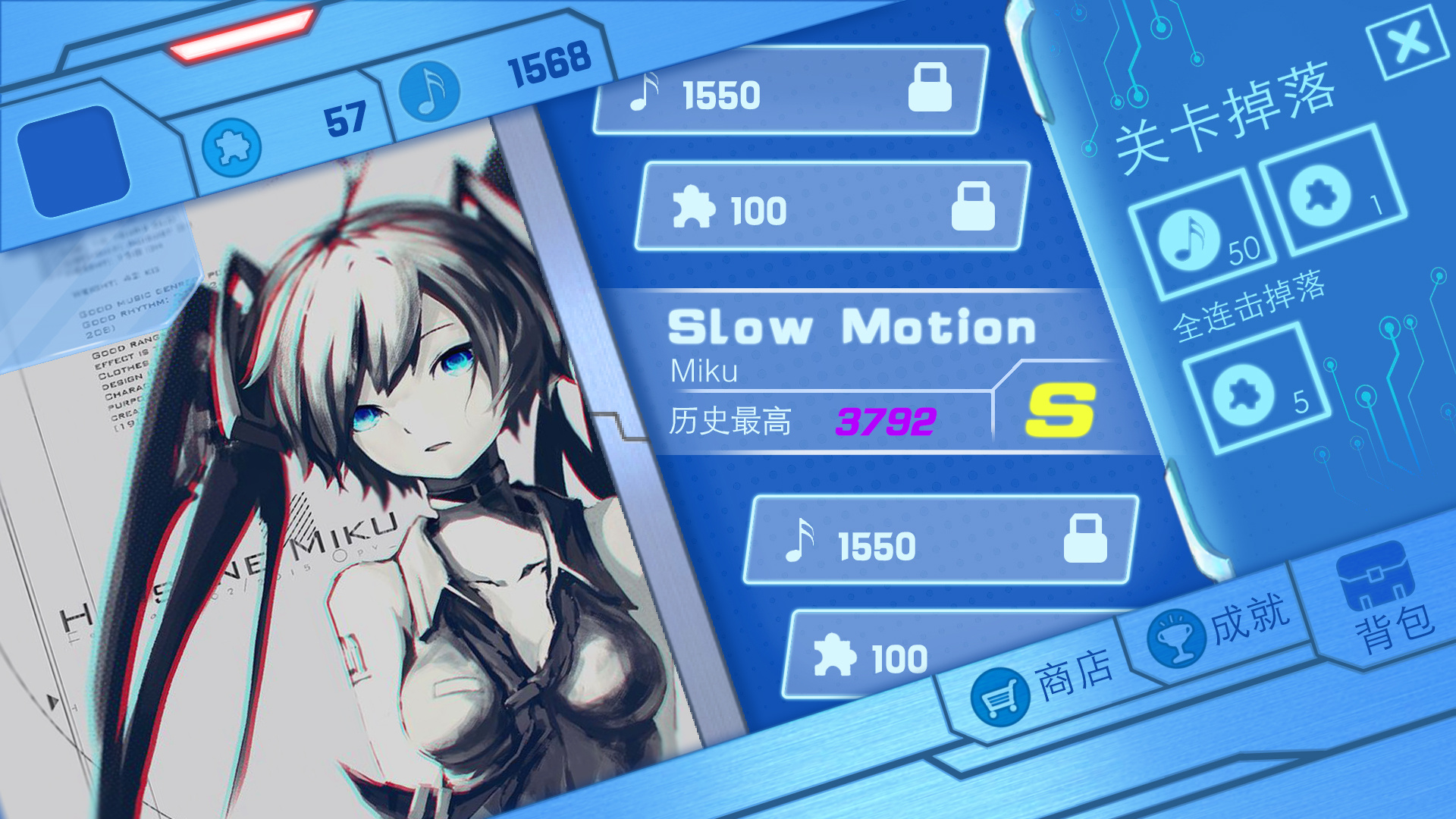The height and width of the screenshot is (819, 1456).
Task: Click the Miku artist label
Action: click(x=705, y=373)
